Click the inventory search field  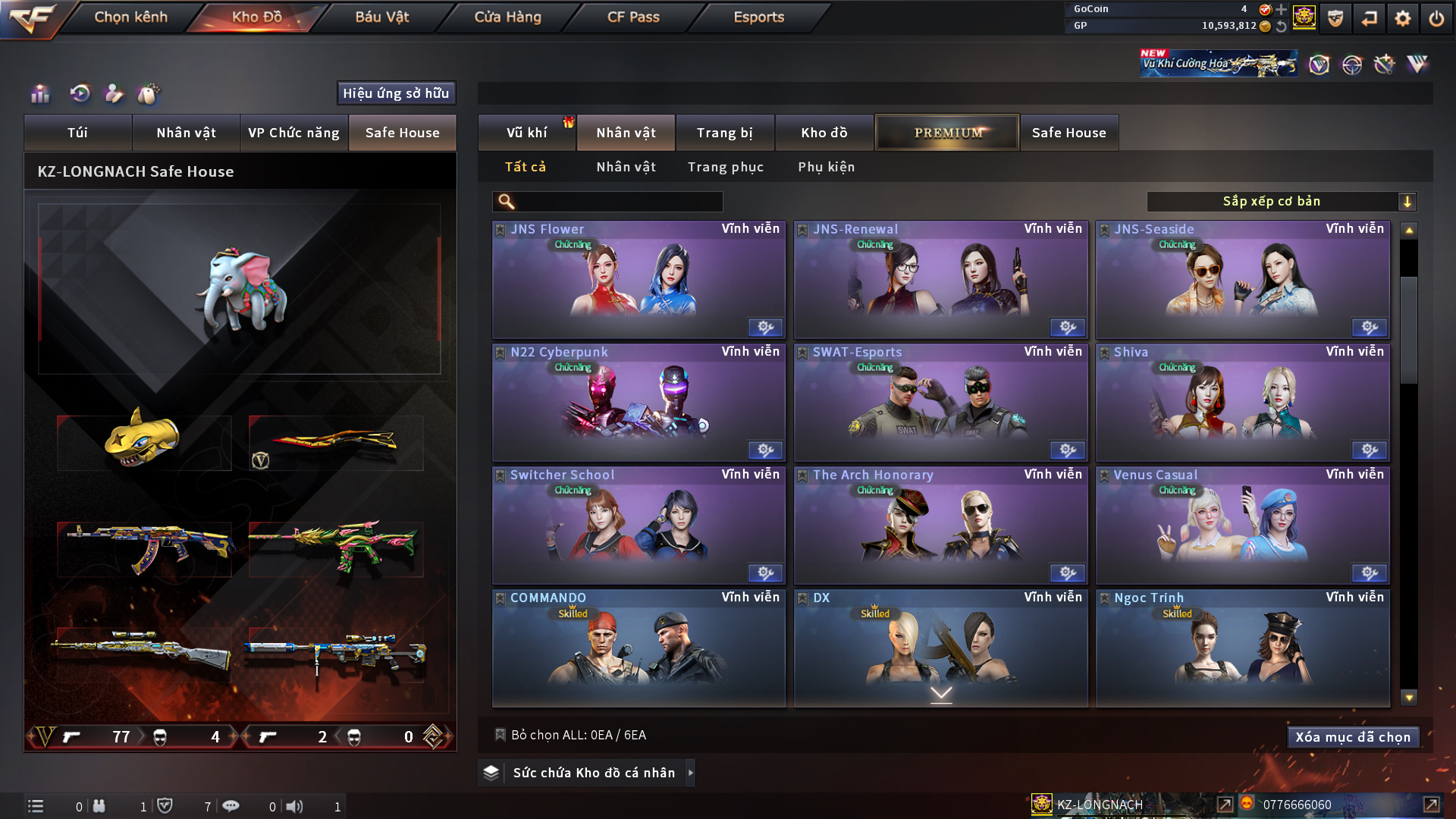tap(618, 202)
